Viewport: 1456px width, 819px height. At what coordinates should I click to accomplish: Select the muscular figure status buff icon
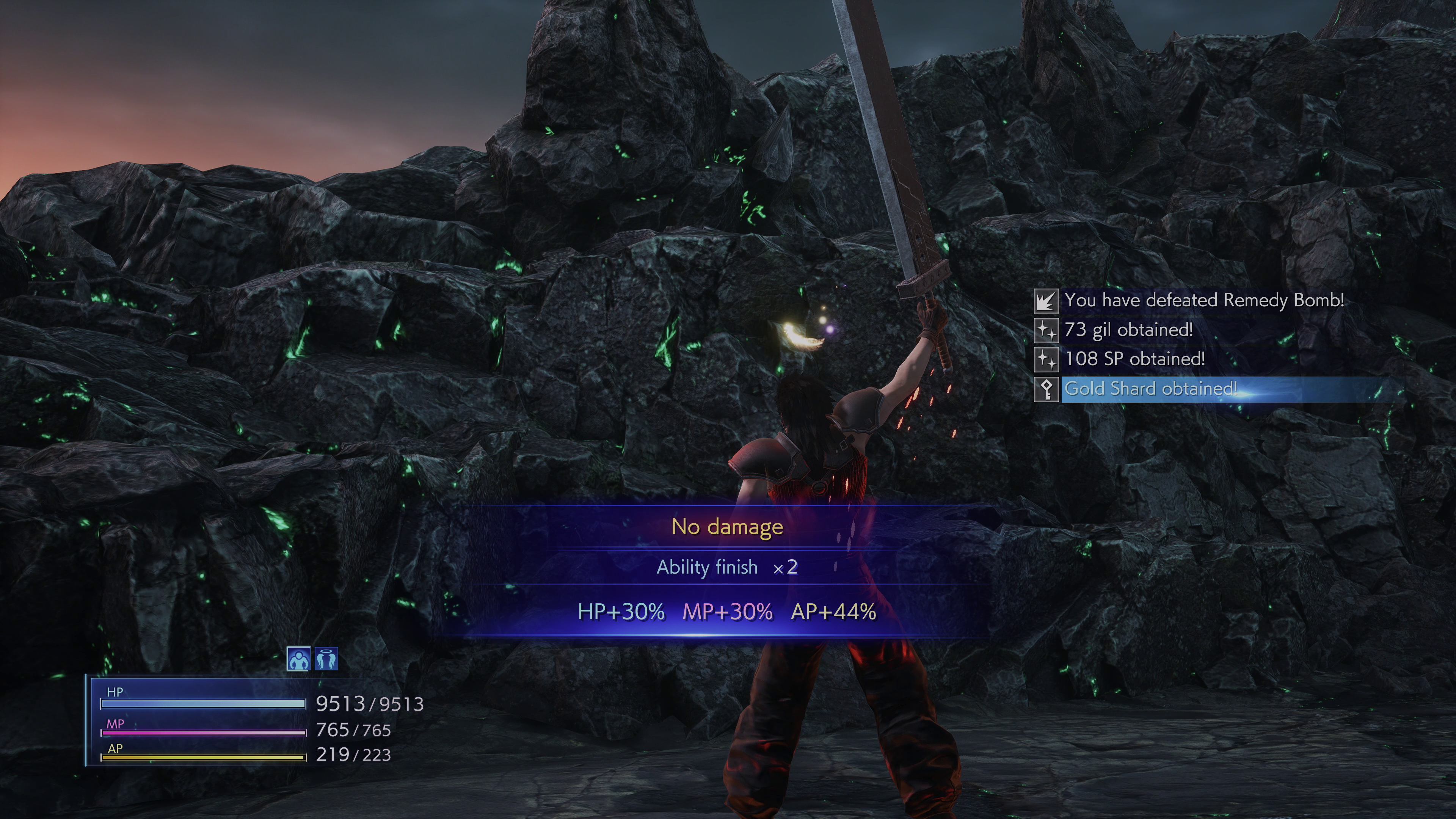pyautogui.click(x=298, y=659)
